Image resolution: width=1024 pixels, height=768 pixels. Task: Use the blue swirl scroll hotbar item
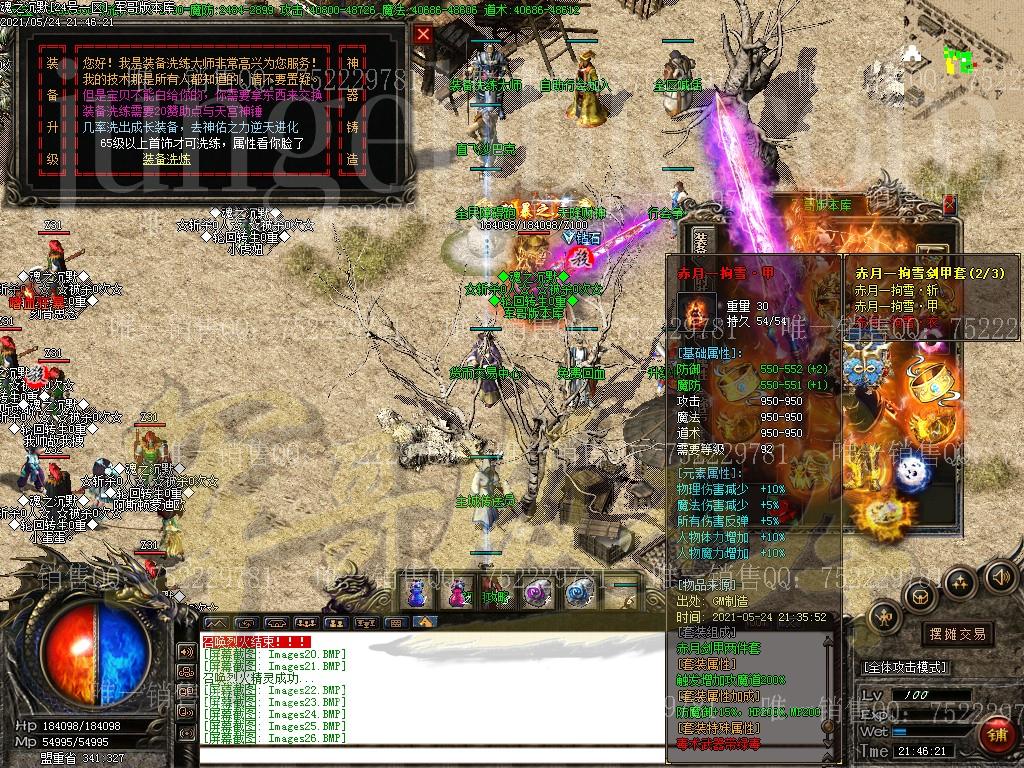tap(580, 593)
